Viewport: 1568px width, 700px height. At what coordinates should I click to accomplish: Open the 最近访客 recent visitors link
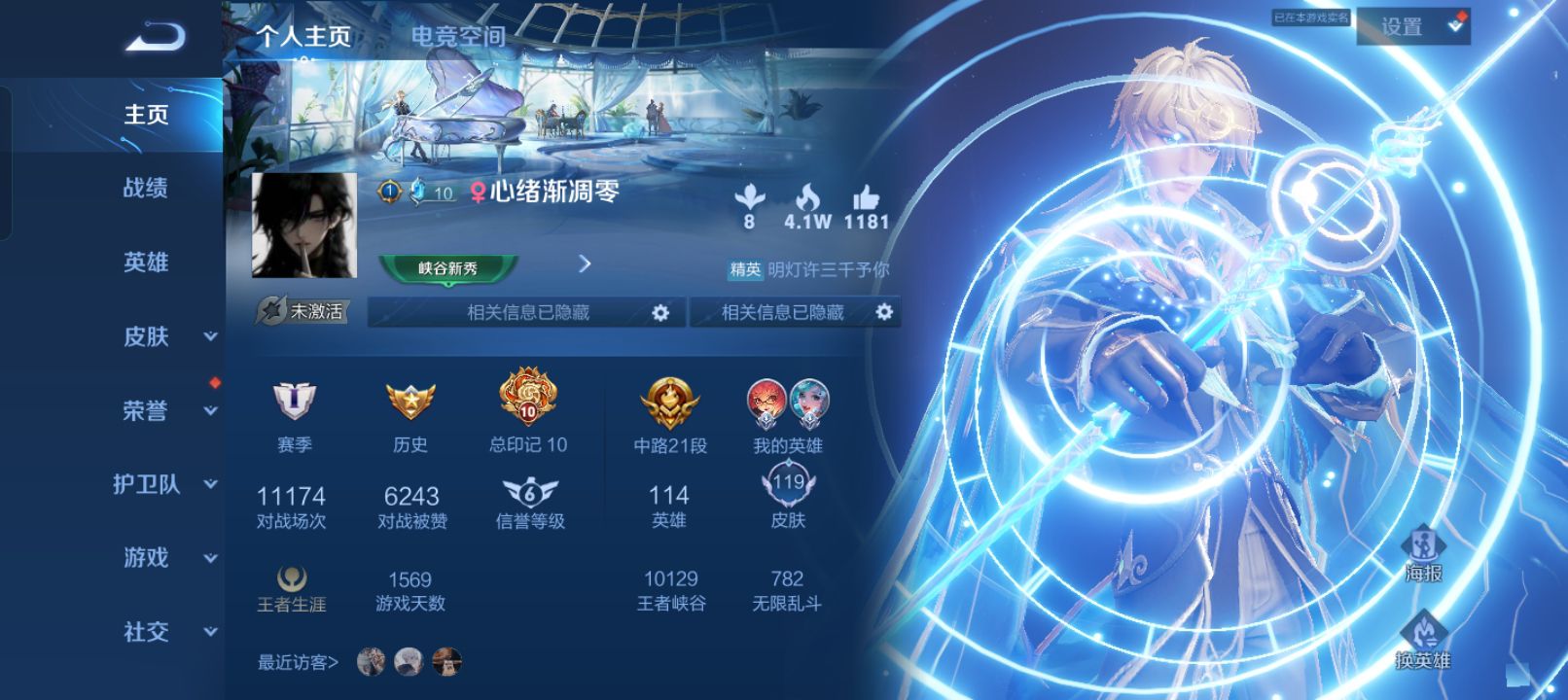[295, 661]
